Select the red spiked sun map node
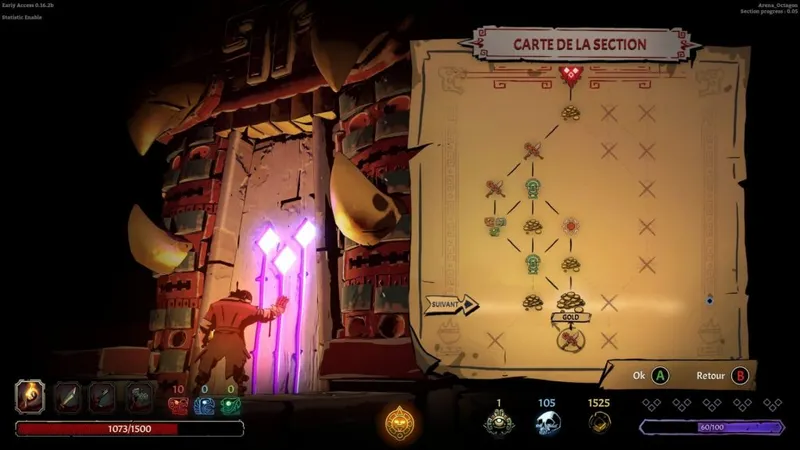 tap(571, 226)
